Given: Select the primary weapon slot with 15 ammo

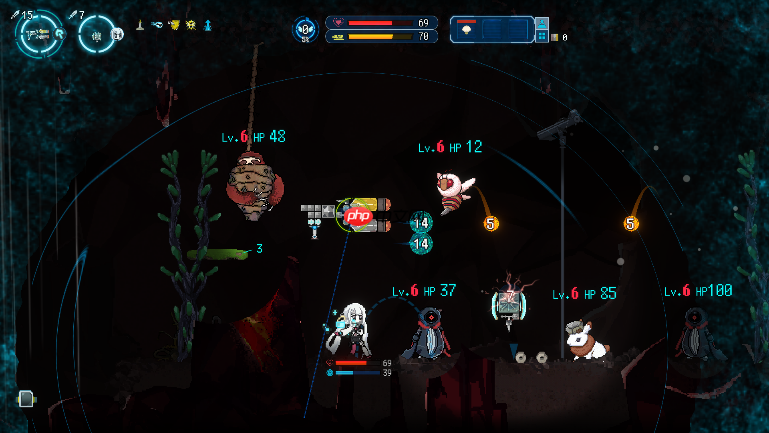Looking at the screenshot, I should [x=37, y=34].
